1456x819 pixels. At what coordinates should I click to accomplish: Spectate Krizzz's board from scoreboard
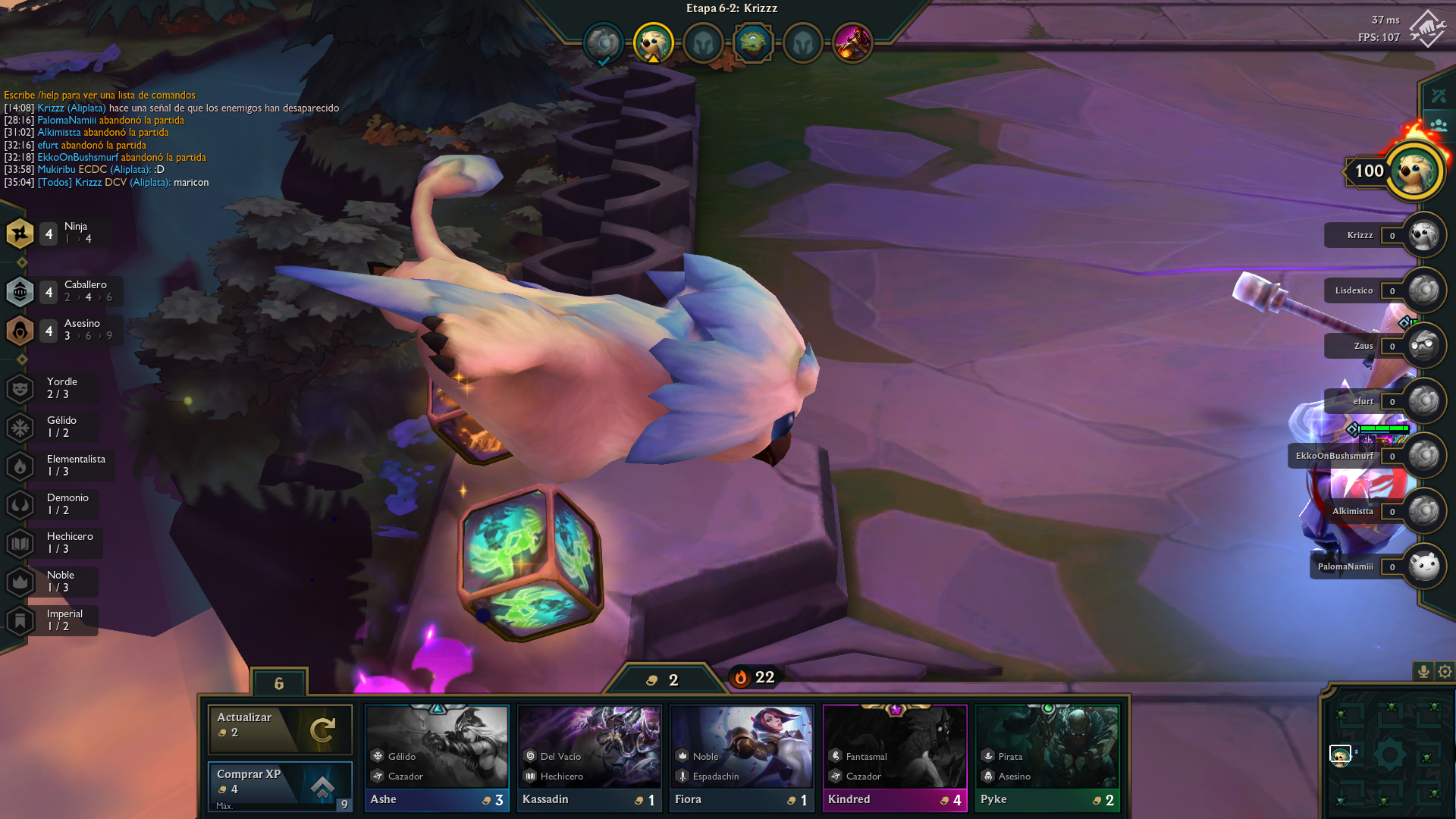tap(1423, 235)
